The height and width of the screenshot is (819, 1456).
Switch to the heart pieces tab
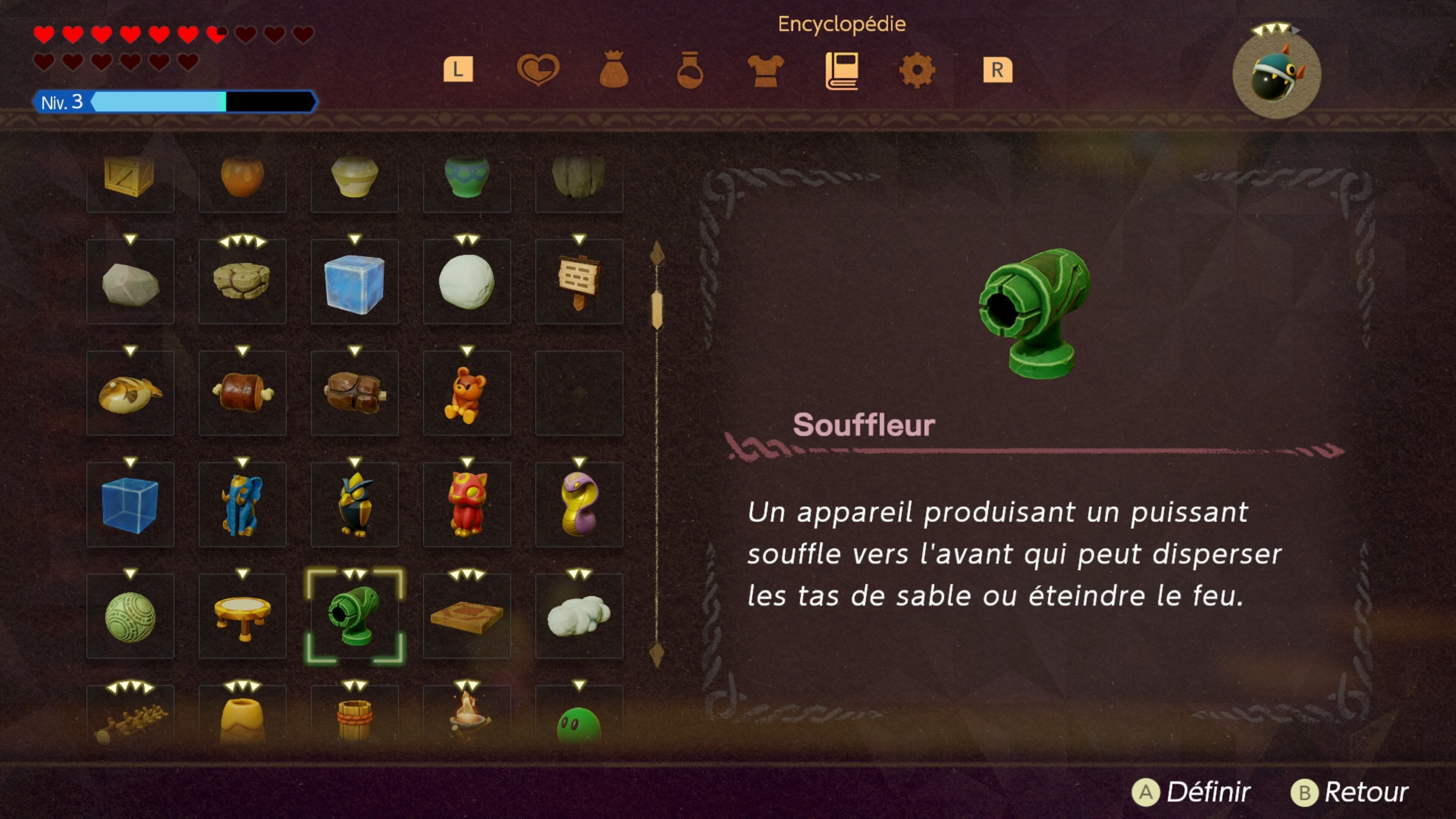538,70
